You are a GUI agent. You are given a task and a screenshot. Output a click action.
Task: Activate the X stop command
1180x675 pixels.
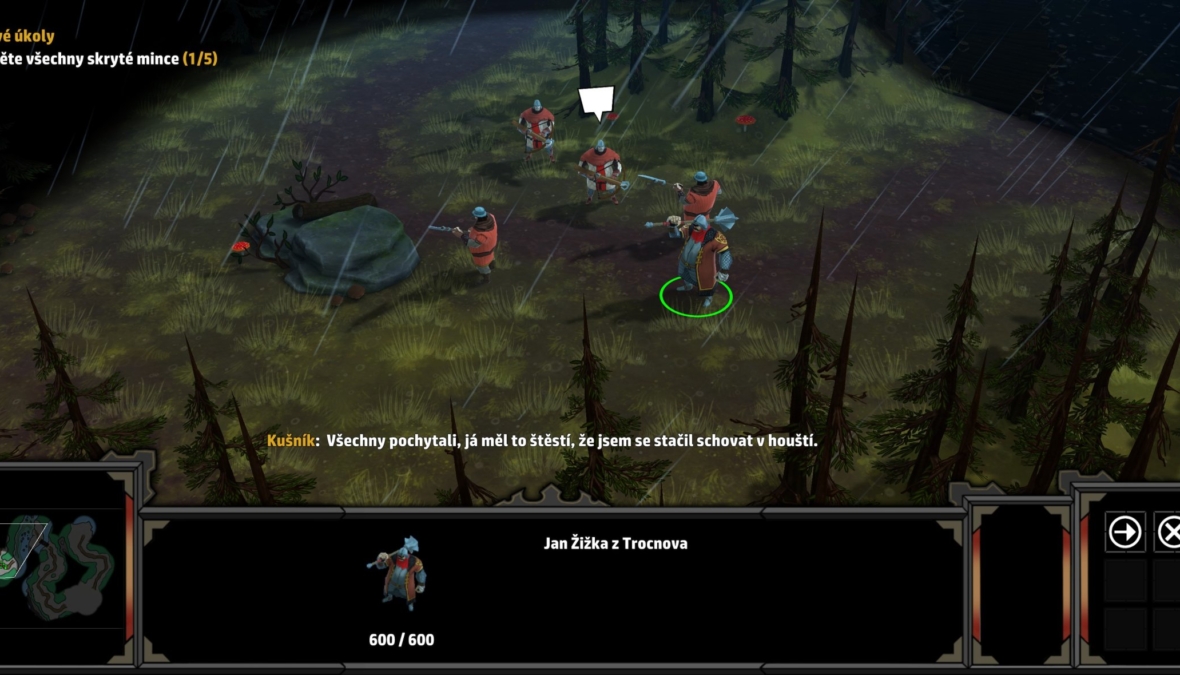pyautogui.click(x=1168, y=532)
